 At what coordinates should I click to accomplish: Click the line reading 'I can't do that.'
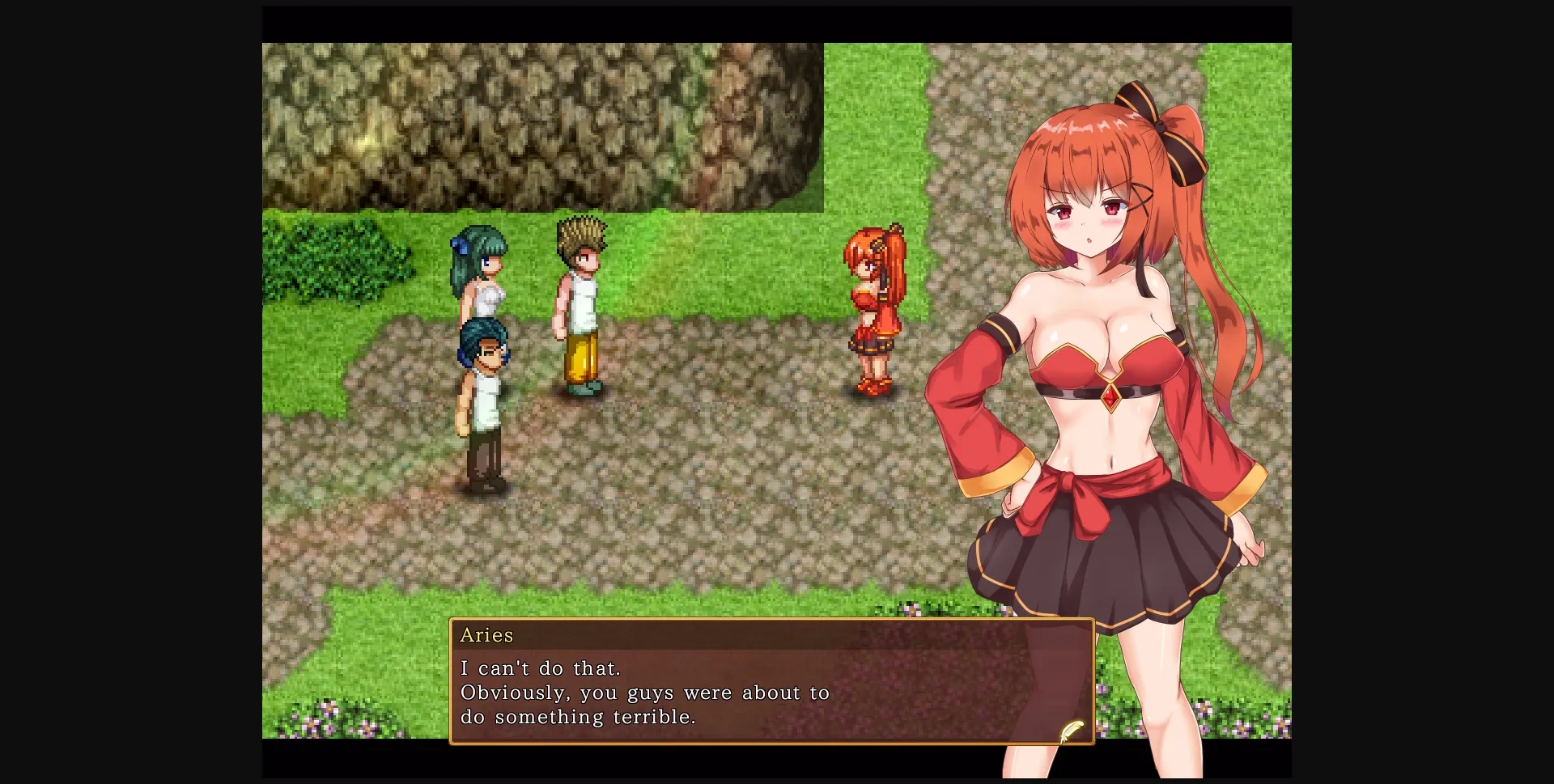point(541,668)
